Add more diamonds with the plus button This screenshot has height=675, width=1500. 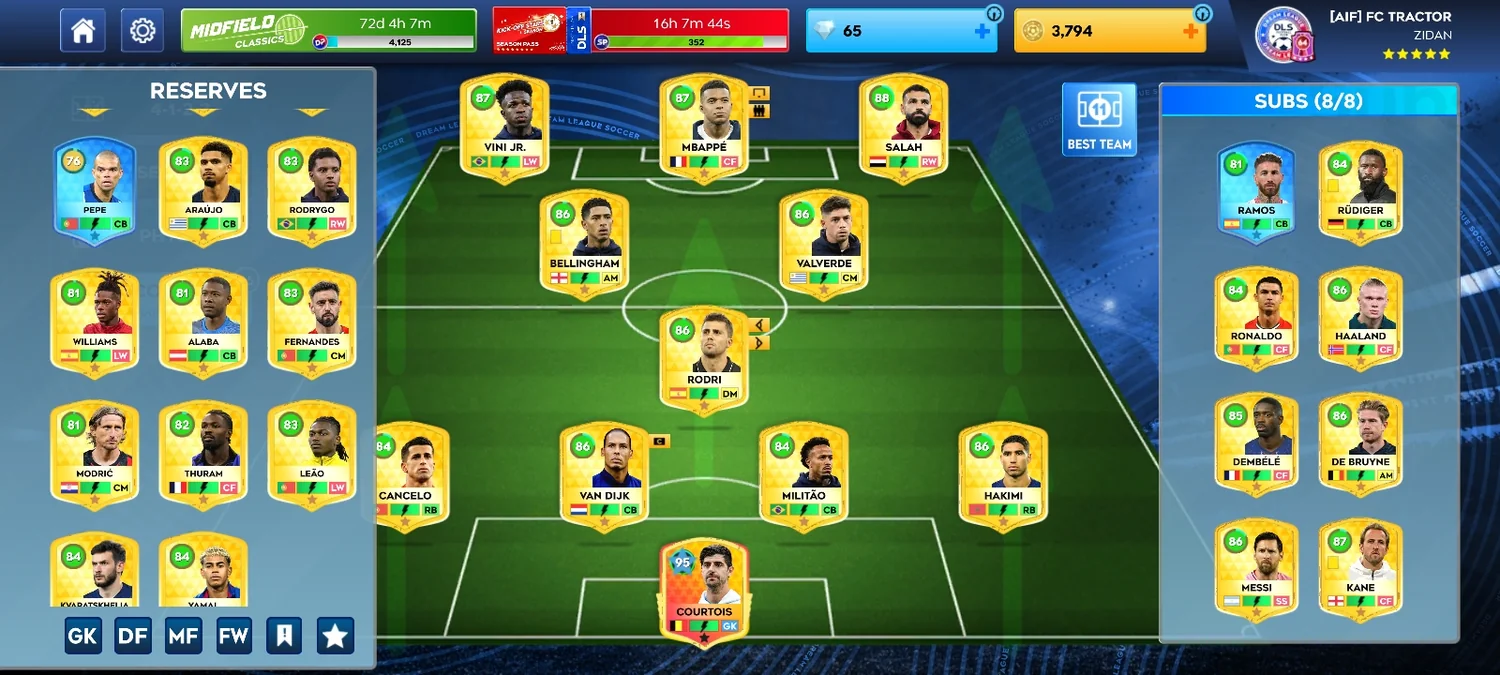tap(983, 31)
